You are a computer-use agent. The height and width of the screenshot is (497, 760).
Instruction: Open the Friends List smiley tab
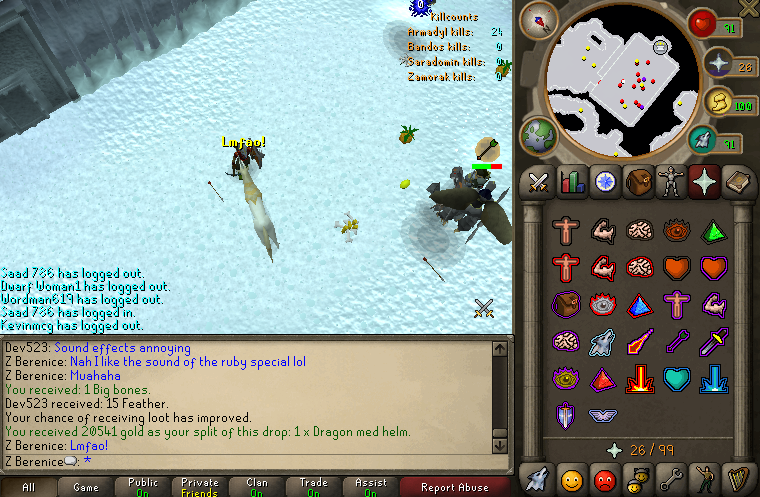tap(572, 476)
